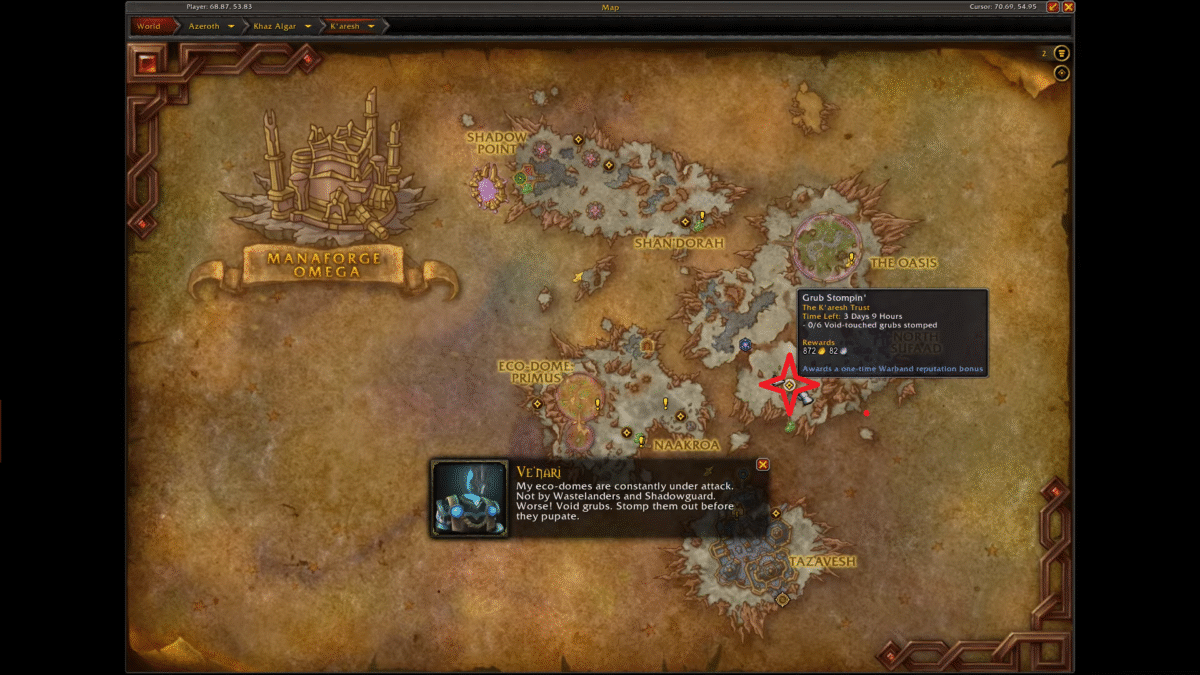Click the Eco-Dome Primus quest exclamation mark
Screen dimensions: 1200x675
point(598,404)
